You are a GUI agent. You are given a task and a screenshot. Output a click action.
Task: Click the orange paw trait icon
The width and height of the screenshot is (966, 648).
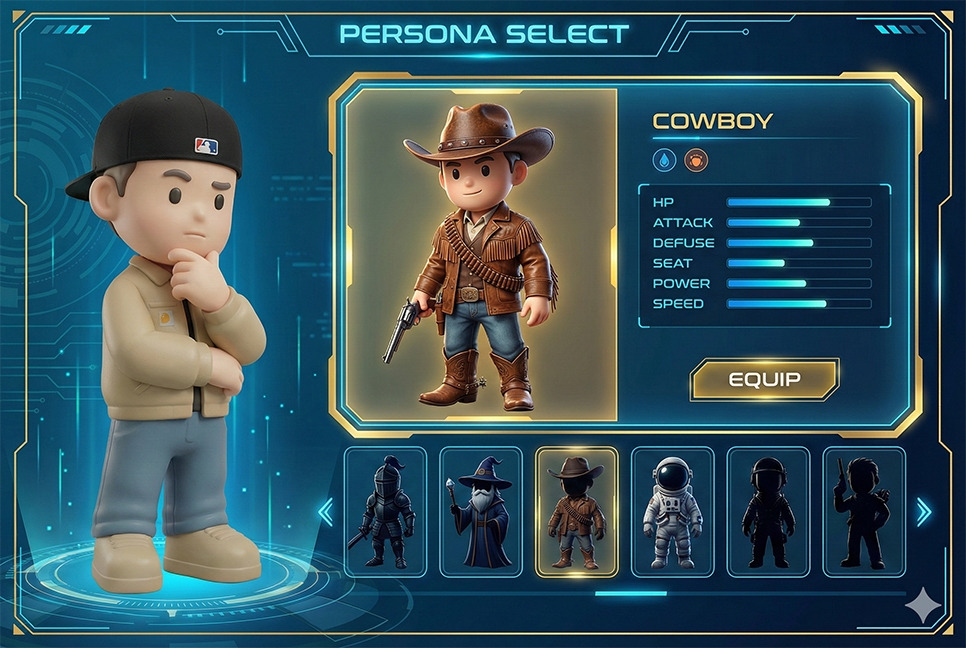(694, 159)
